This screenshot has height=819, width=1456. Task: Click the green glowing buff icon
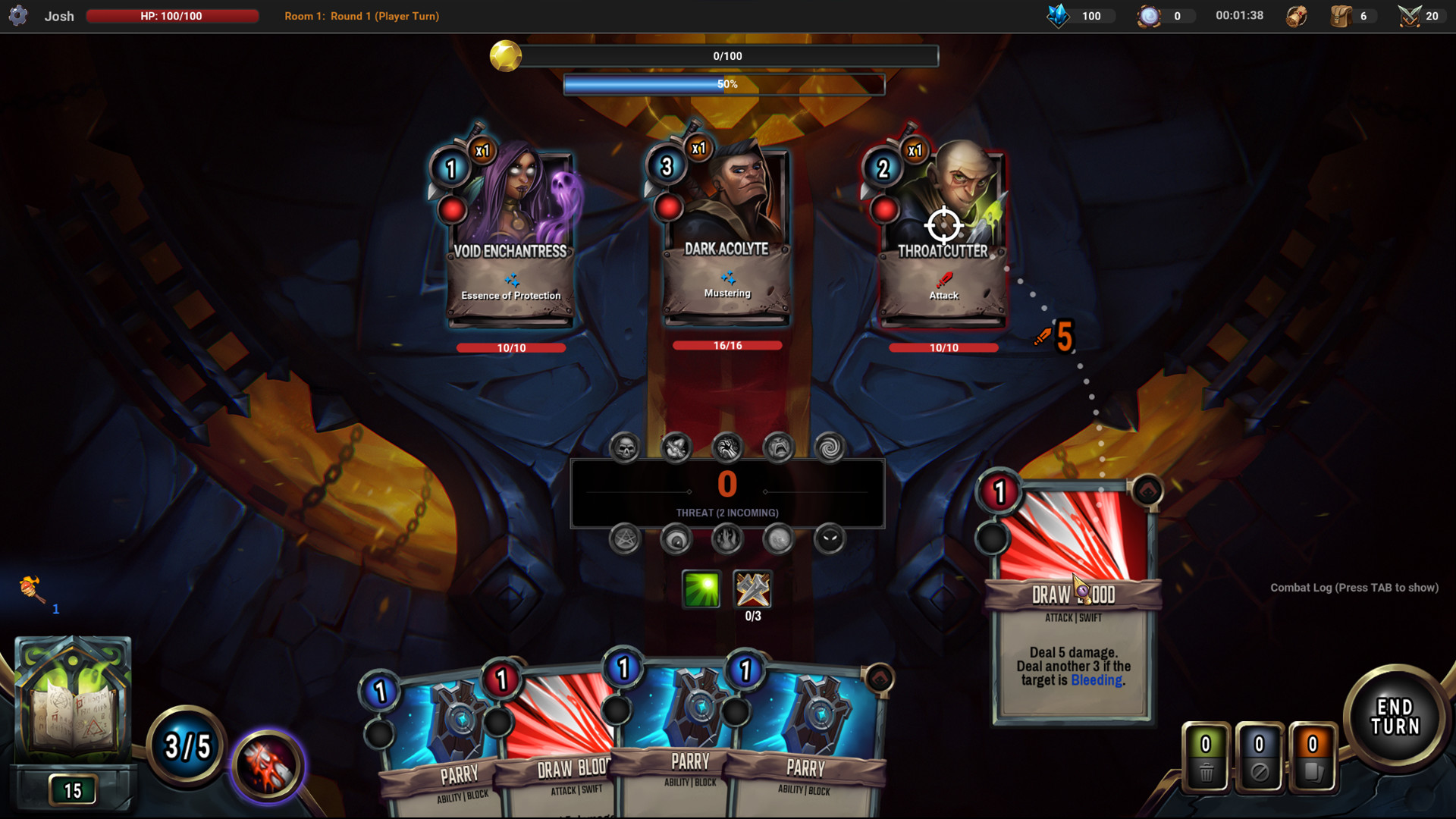(x=701, y=589)
